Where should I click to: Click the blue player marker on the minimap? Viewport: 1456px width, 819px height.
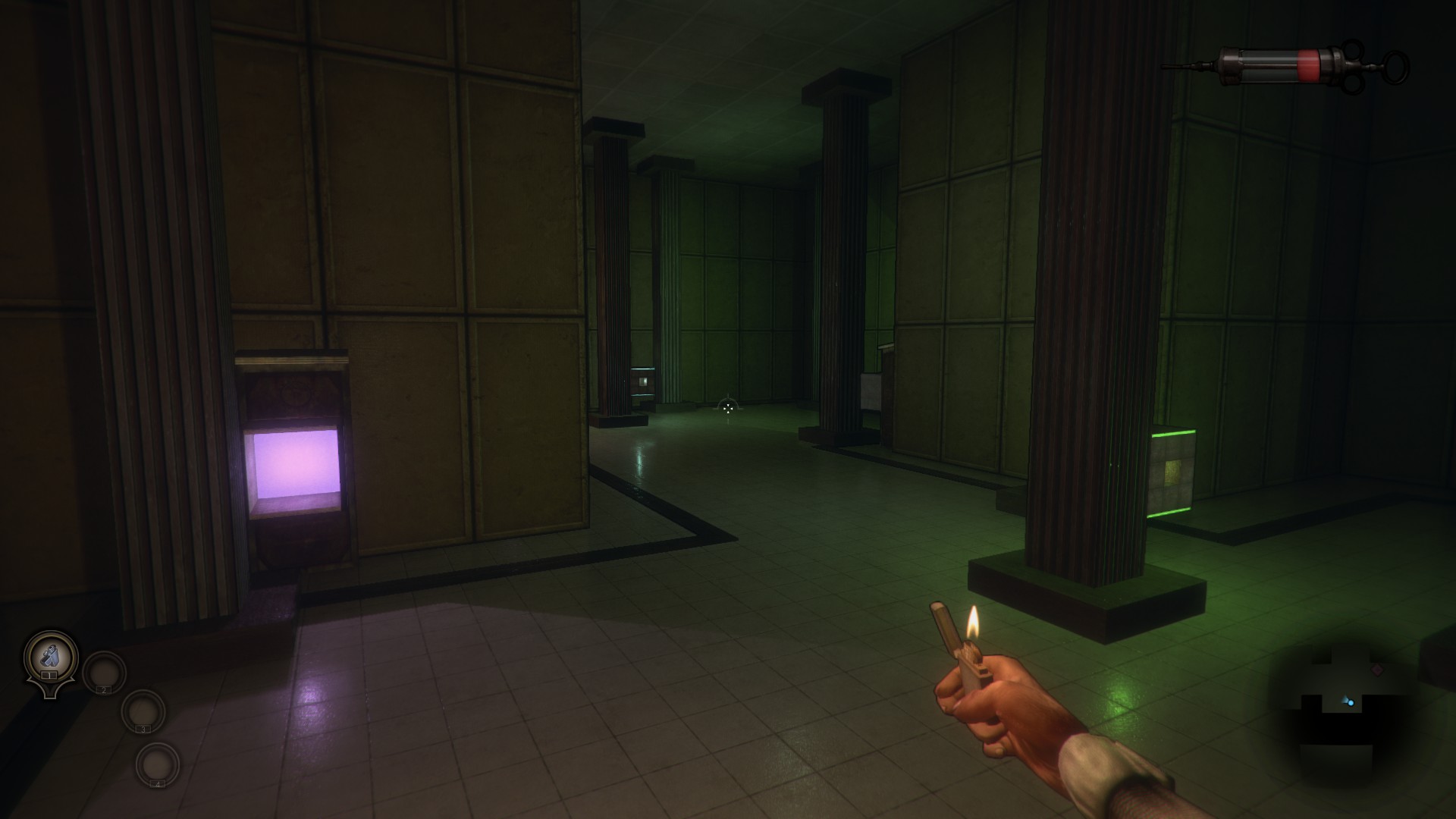pos(1349,702)
